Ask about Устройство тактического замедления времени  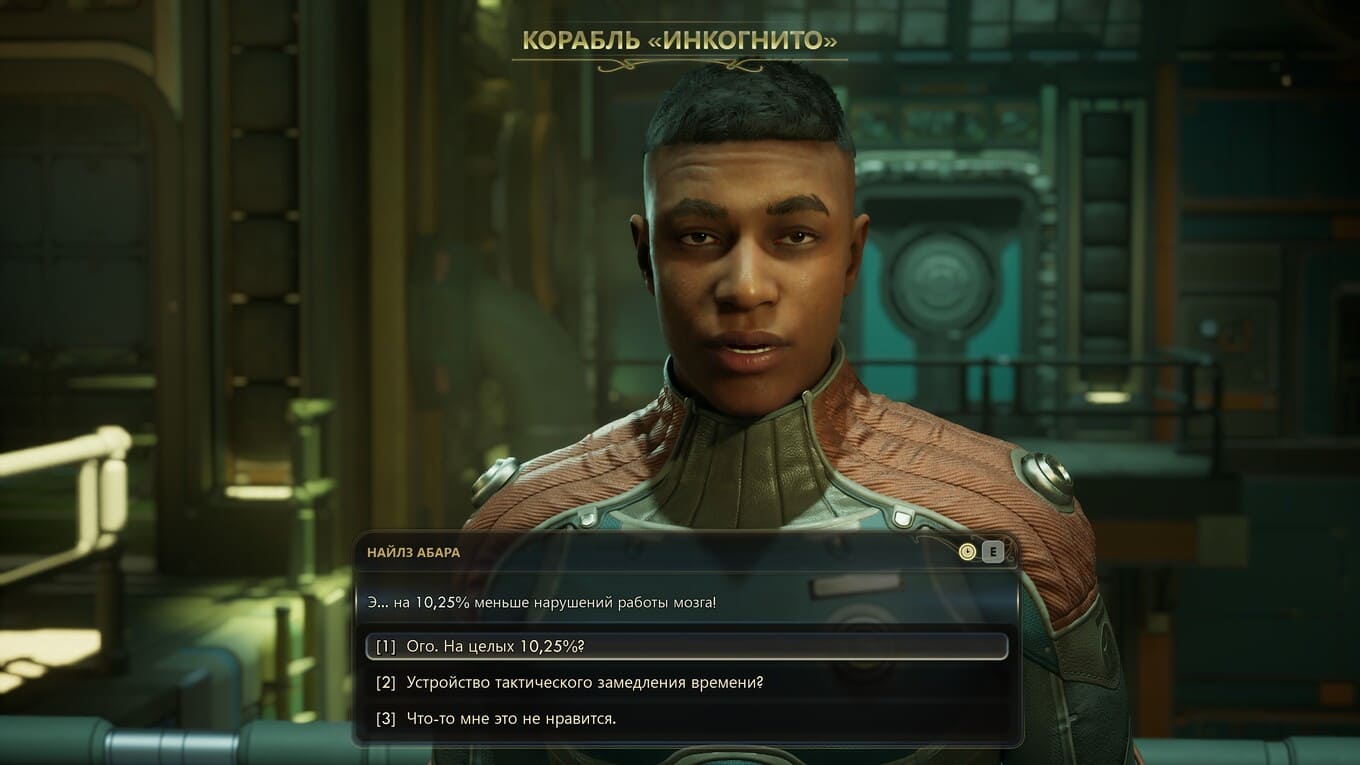(585, 682)
